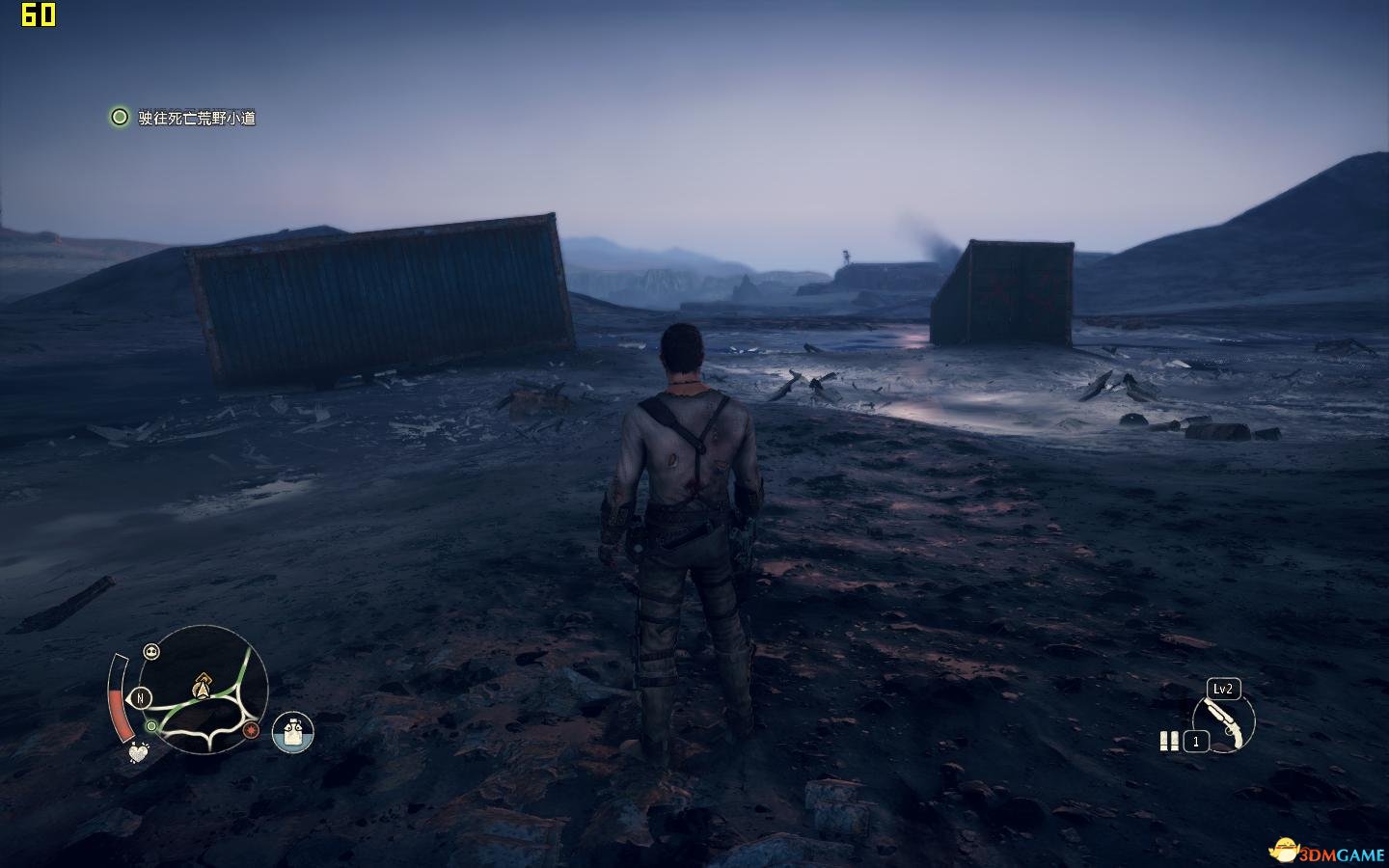Click the circular minimap
The height and width of the screenshot is (868, 1389).
204,690
